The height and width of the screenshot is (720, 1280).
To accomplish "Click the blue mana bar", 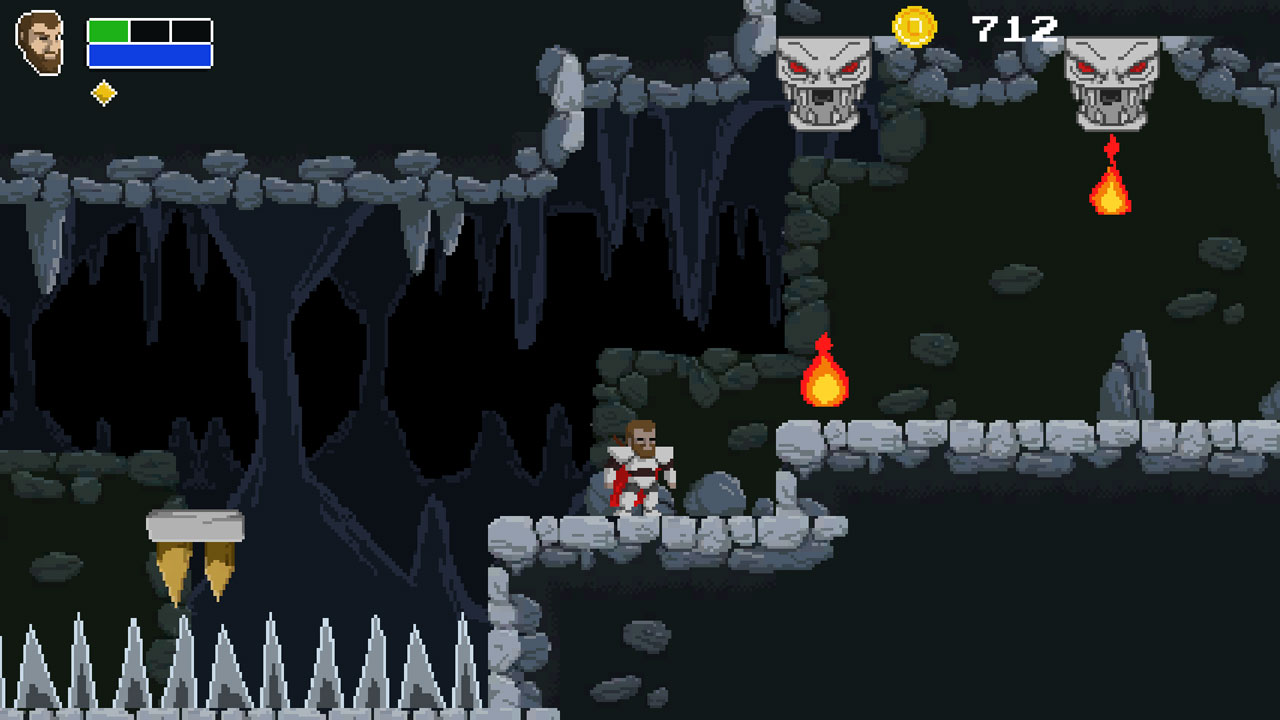I will [x=150, y=52].
